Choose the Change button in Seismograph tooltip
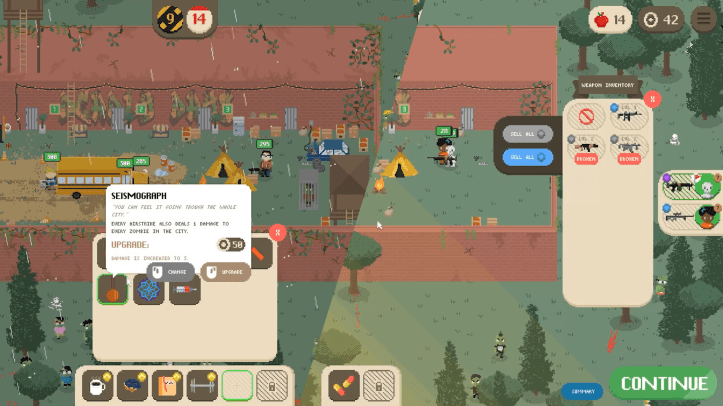 pyautogui.click(x=170, y=271)
